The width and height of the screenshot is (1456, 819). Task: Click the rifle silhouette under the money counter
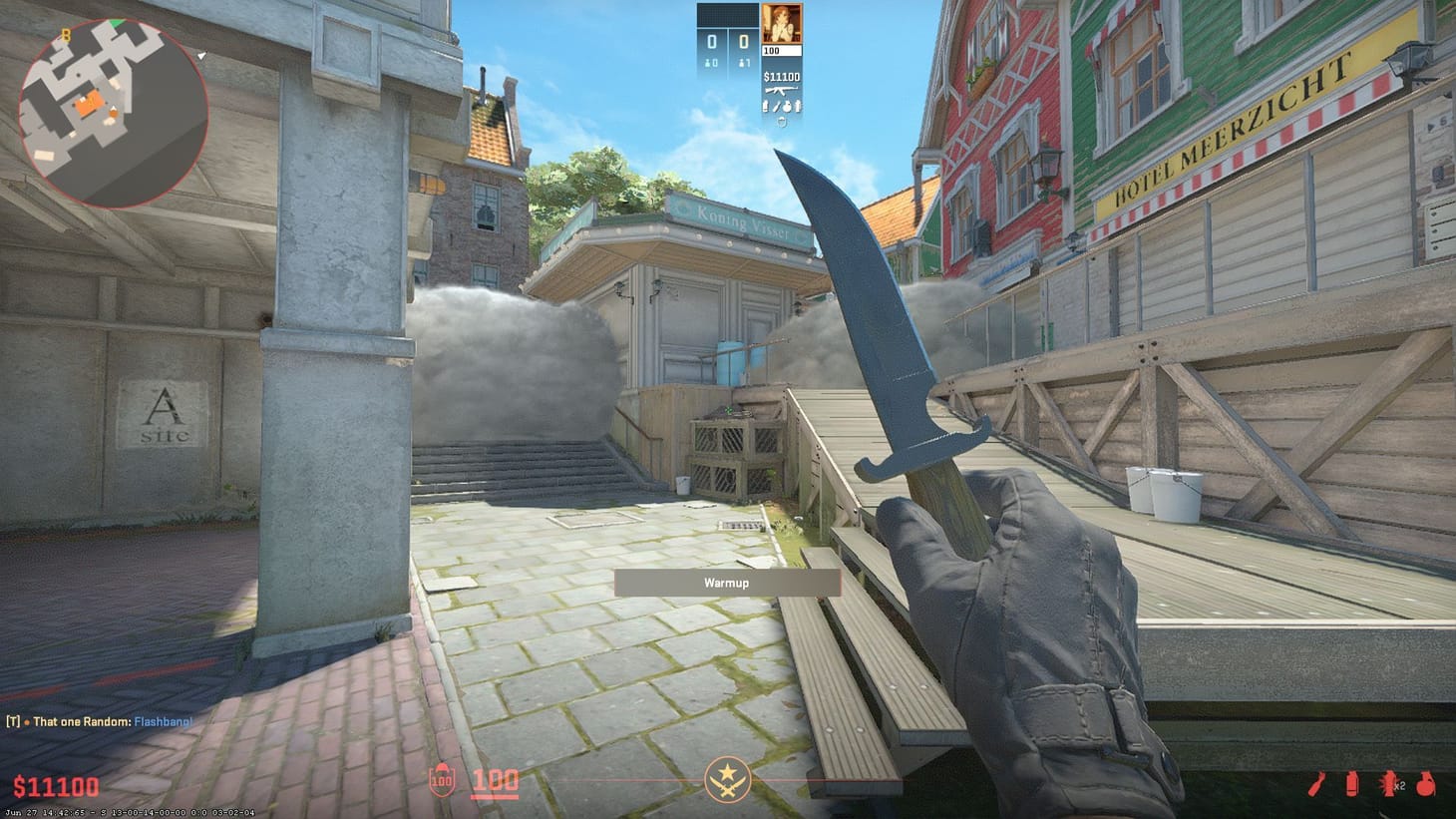(x=782, y=91)
